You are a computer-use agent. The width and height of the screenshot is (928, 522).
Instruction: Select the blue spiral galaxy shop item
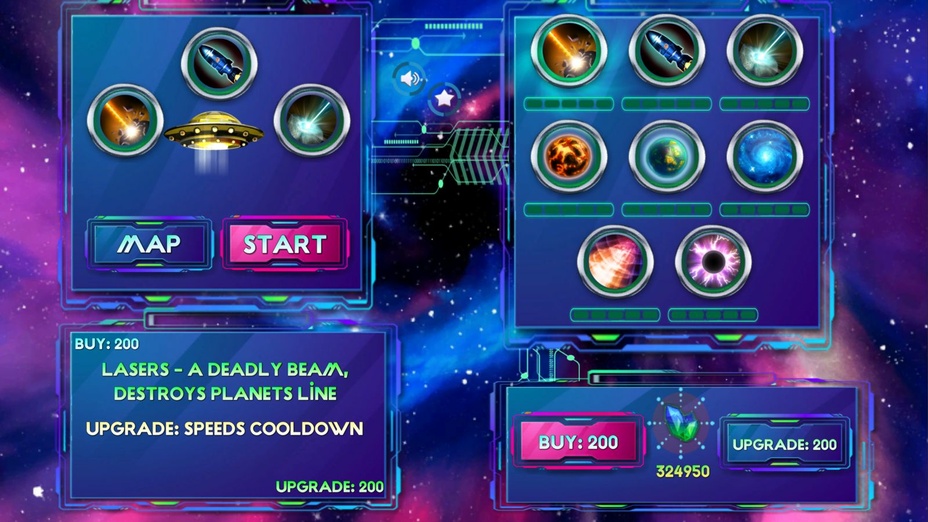pos(765,156)
